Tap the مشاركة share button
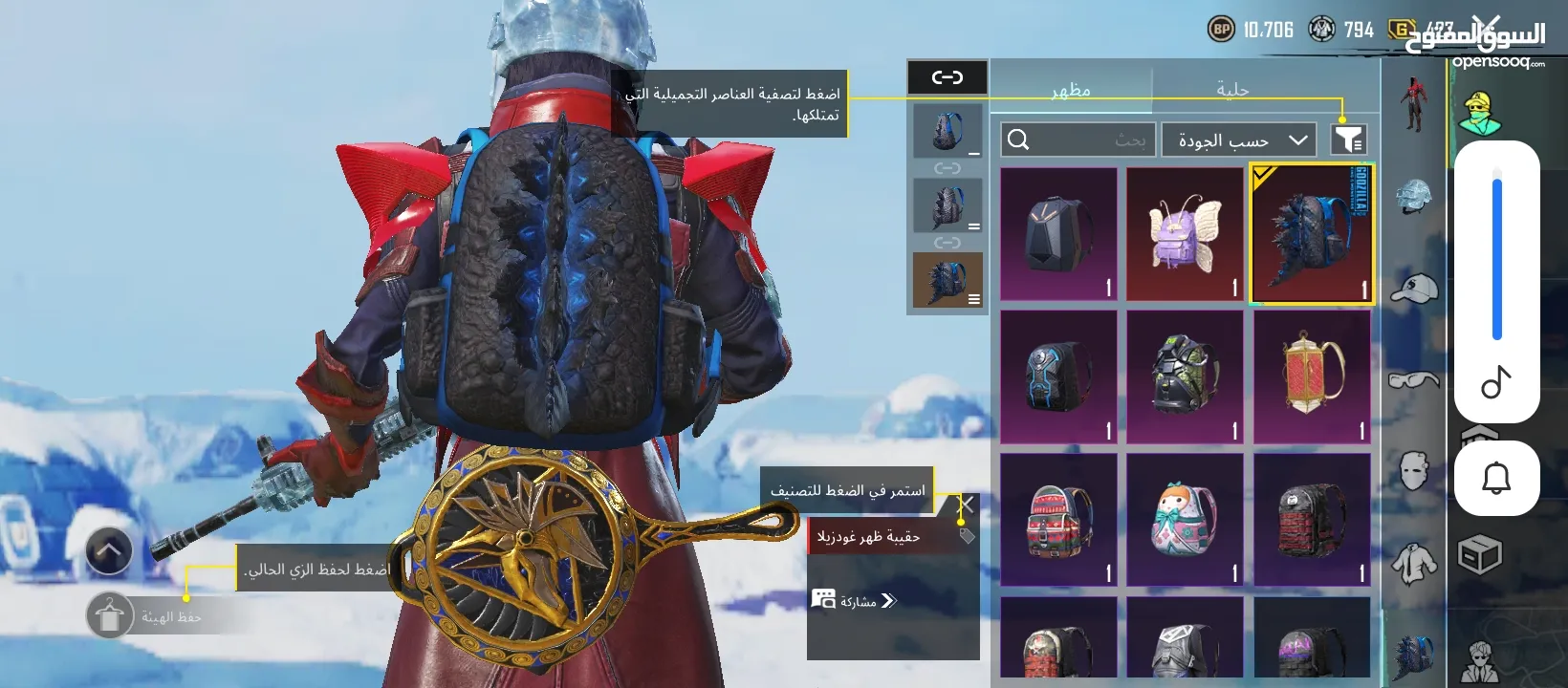1568x688 pixels. (x=854, y=601)
